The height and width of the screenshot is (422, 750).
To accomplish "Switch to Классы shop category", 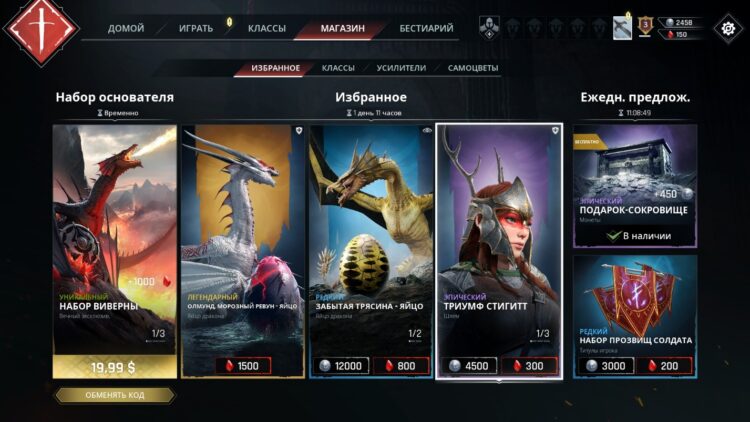I will pyautogui.click(x=338, y=68).
